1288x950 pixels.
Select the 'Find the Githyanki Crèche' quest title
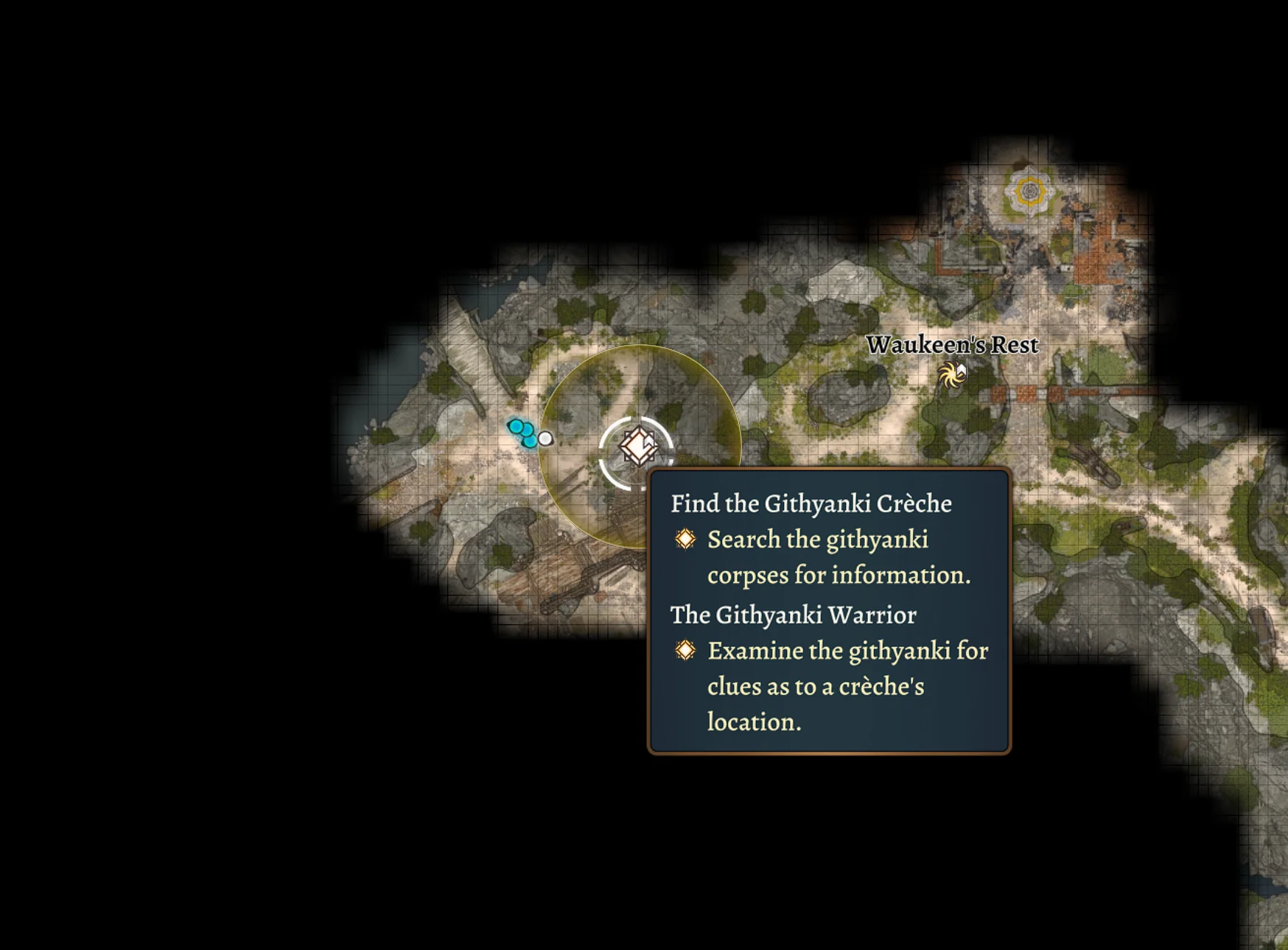[810, 504]
